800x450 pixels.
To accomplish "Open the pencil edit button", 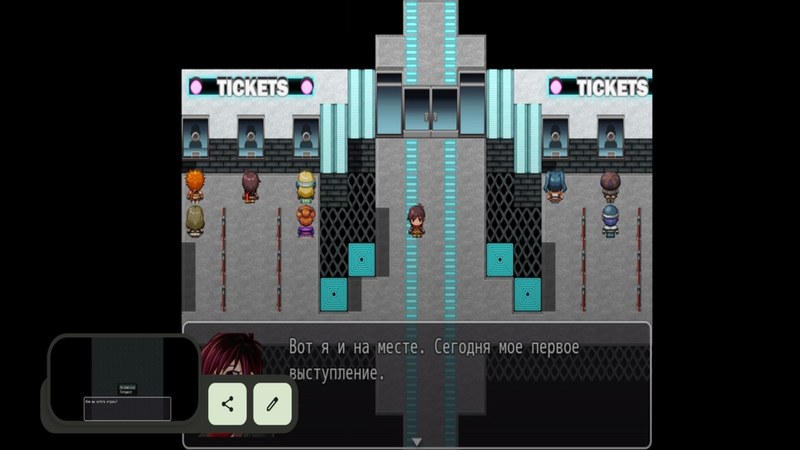I will pyautogui.click(x=272, y=404).
